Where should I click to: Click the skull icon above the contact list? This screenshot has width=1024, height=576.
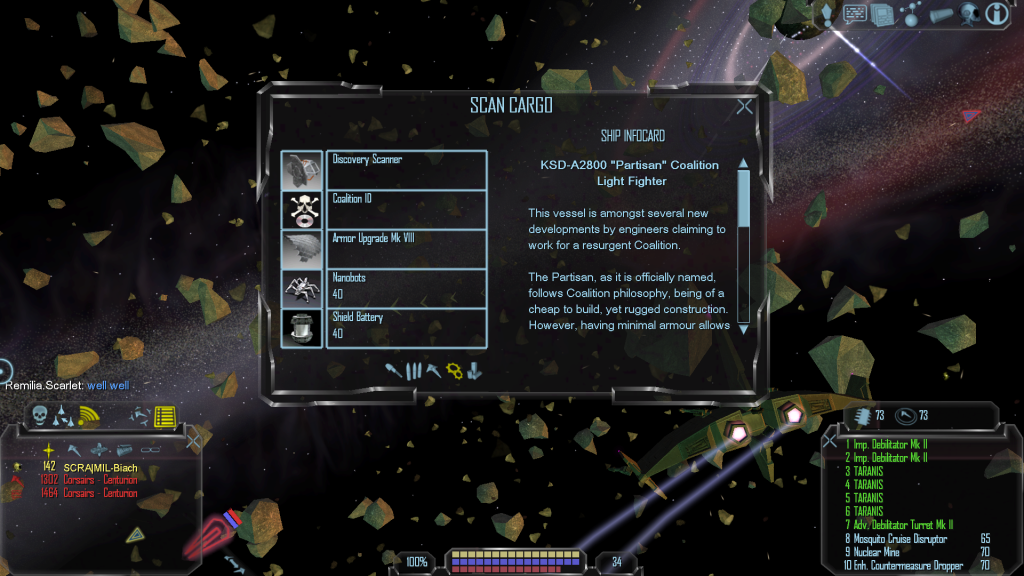pos(41,414)
